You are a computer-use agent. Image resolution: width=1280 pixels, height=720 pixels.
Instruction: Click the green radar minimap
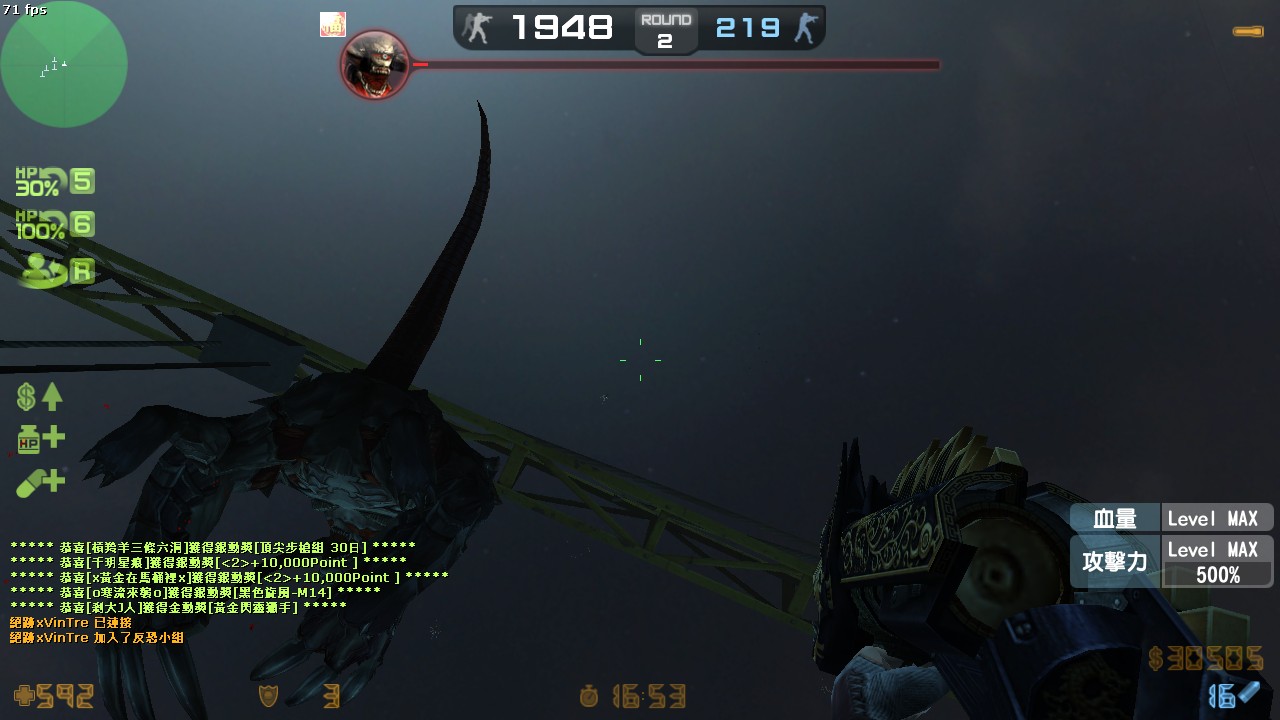pos(64,64)
